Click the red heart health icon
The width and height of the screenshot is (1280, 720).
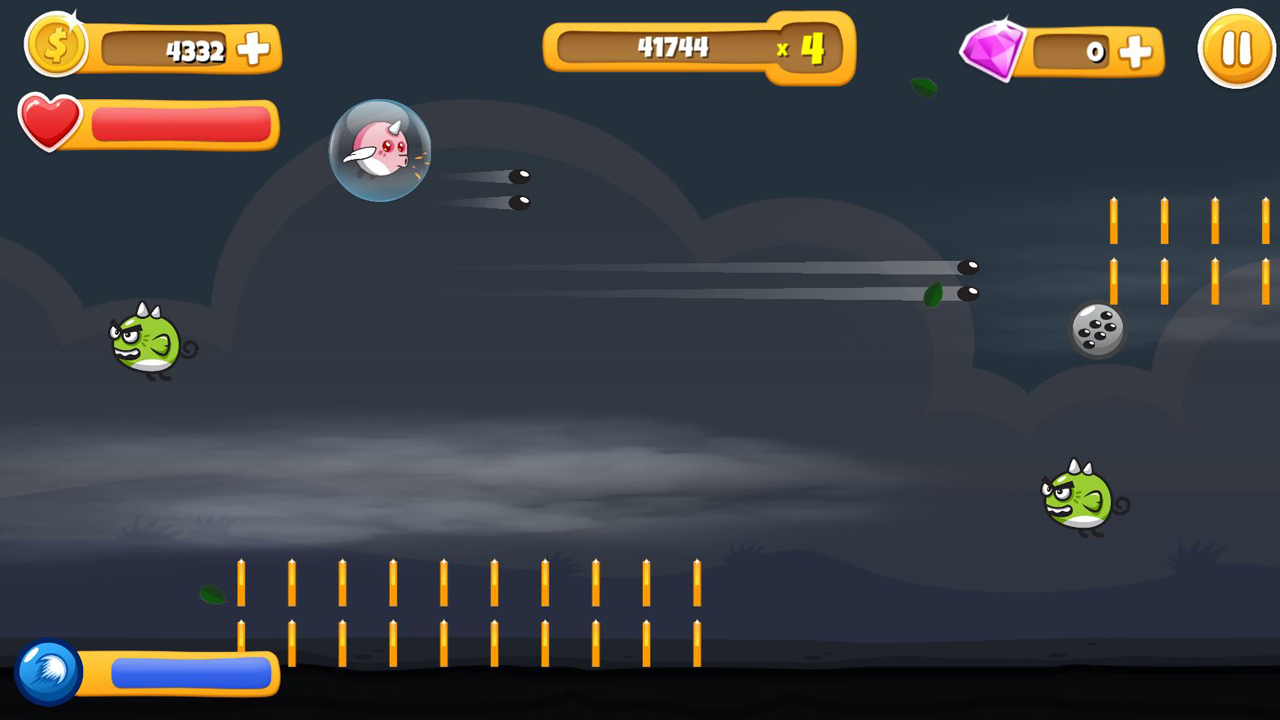[x=52, y=124]
